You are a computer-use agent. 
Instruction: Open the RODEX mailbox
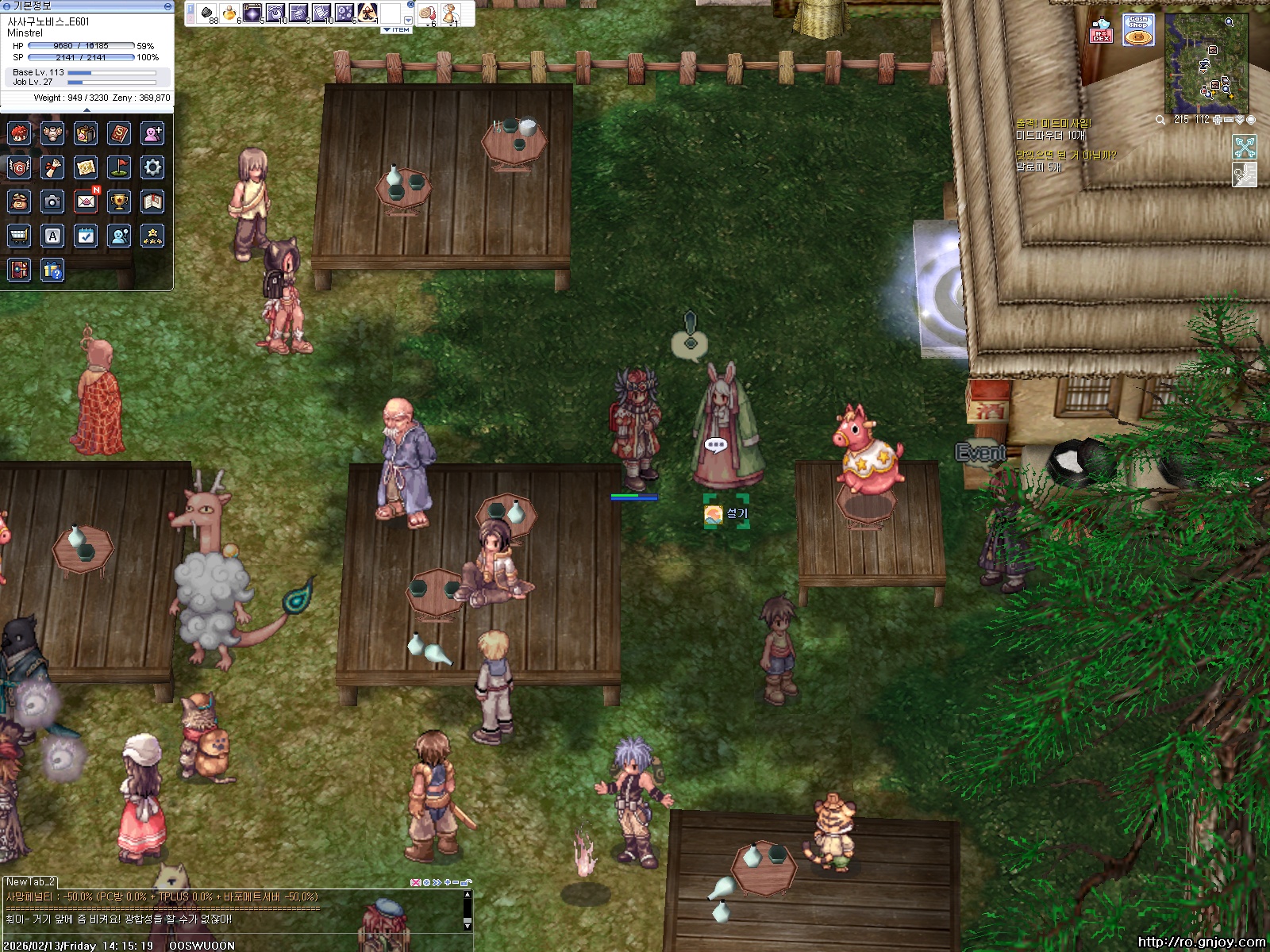coord(1101,30)
